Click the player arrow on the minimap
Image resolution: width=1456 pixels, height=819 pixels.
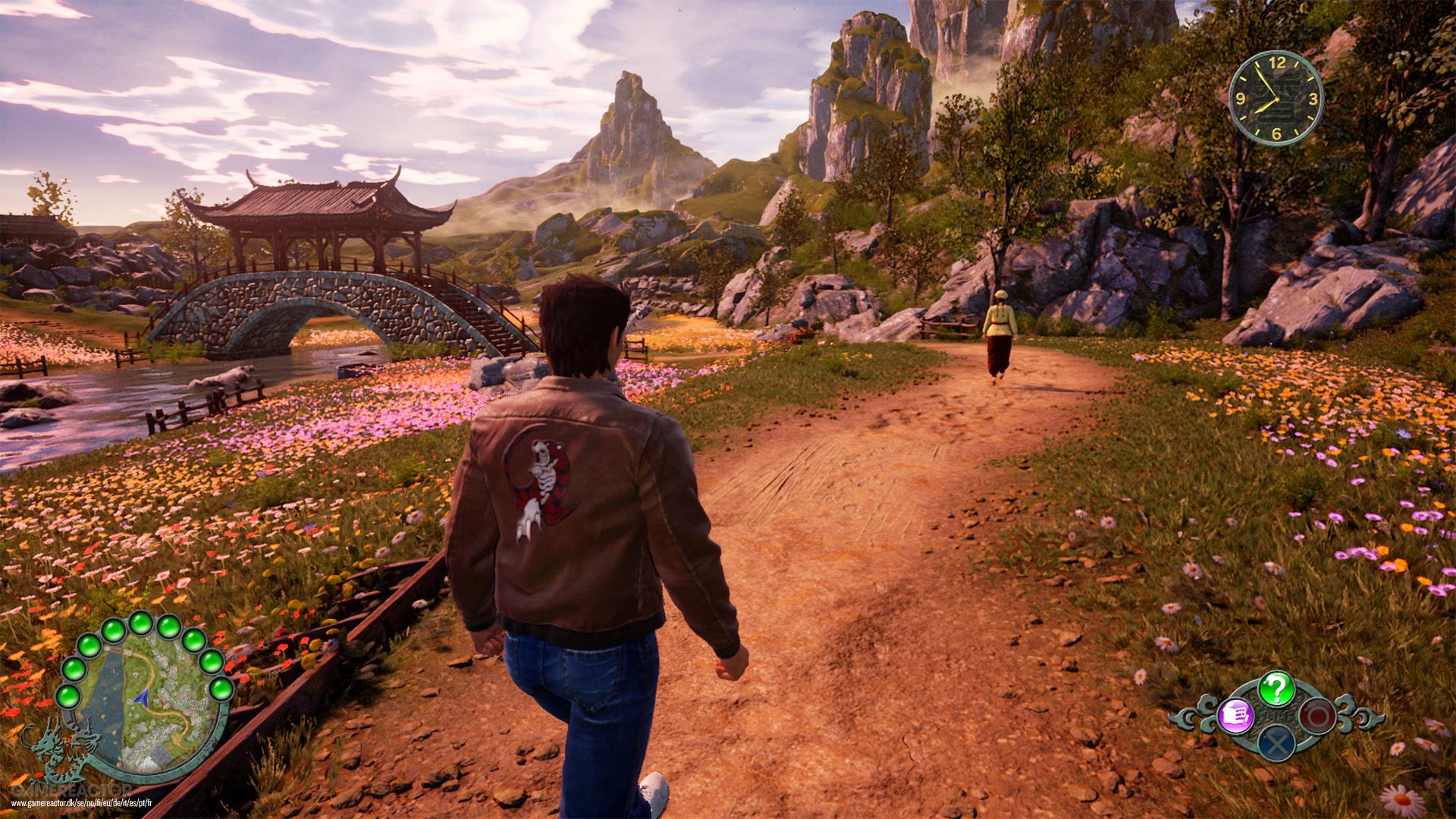pos(142,699)
